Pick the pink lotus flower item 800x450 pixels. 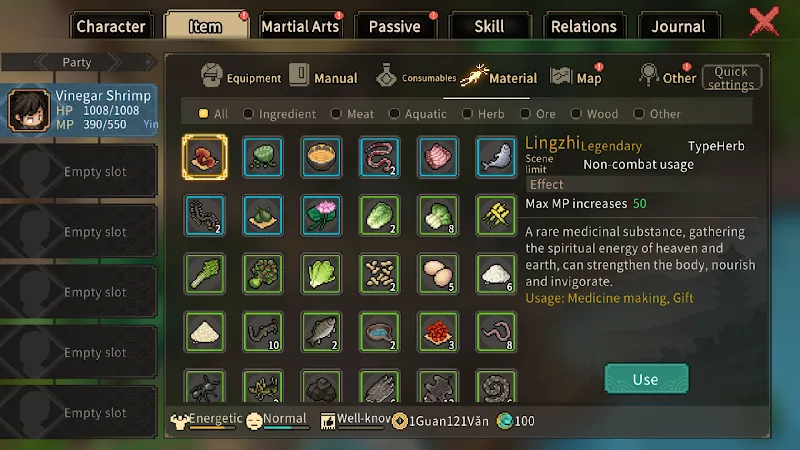(322, 215)
